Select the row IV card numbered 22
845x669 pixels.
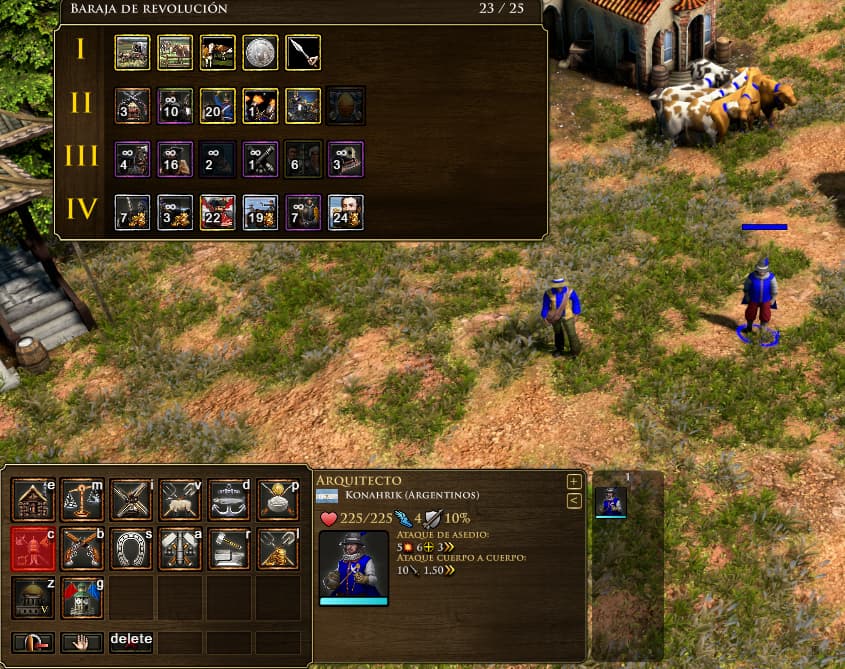click(218, 212)
